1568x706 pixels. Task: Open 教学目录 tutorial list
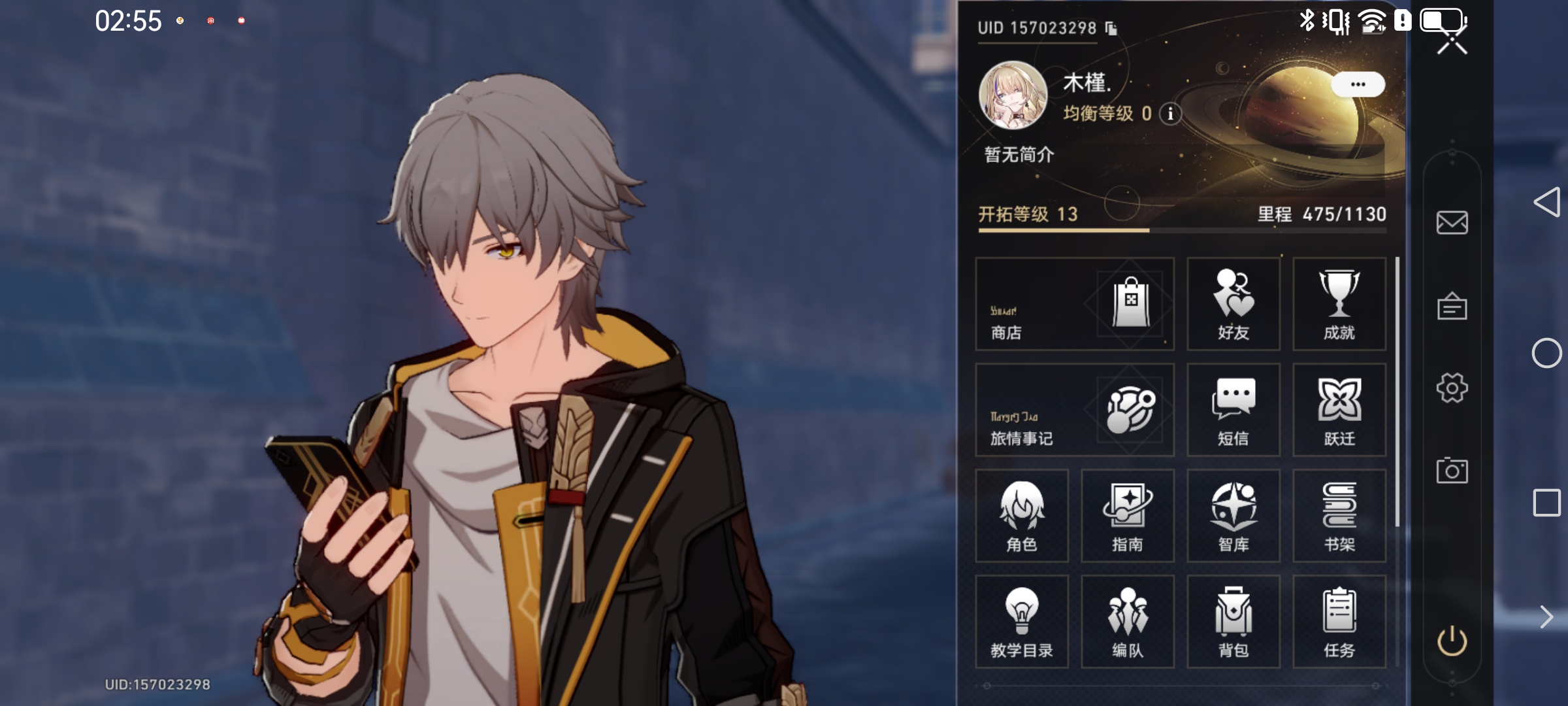pyautogui.click(x=1022, y=622)
